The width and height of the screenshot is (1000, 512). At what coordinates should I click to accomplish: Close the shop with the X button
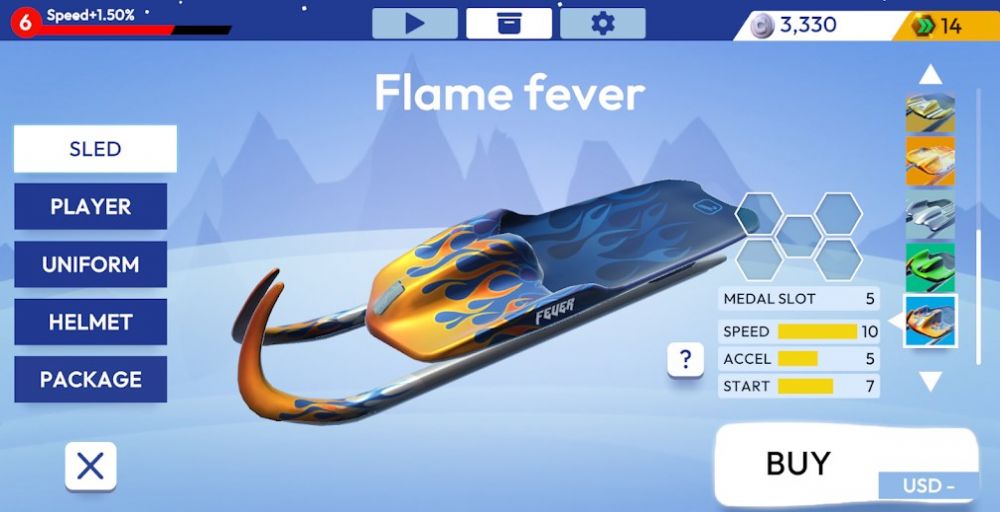pyautogui.click(x=91, y=466)
